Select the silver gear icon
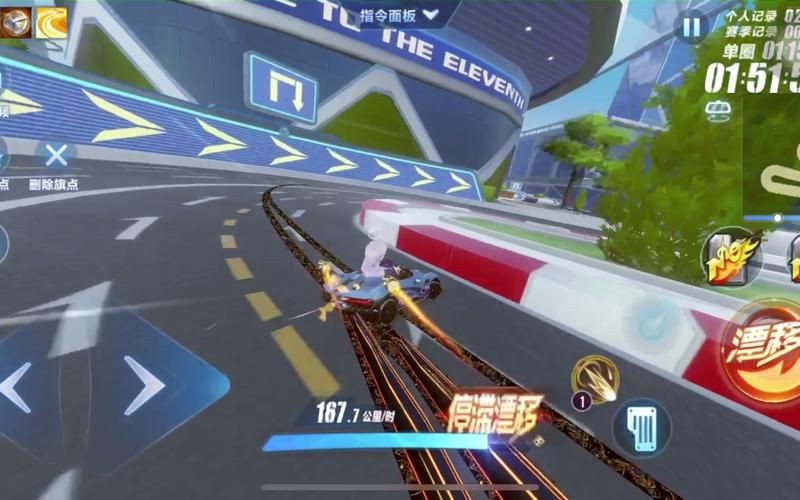 15,22
